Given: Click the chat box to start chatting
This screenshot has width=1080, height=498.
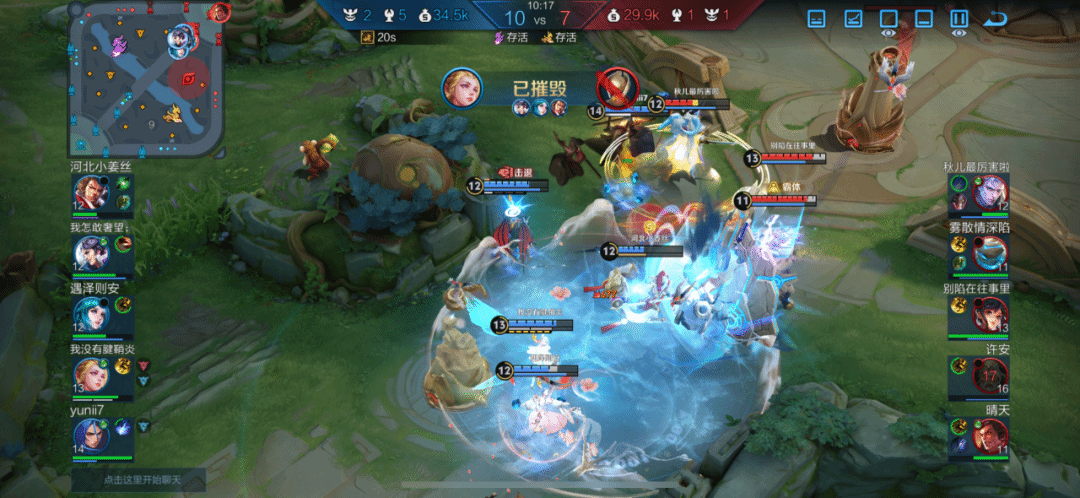Looking at the screenshot, I should pos(138,480).
